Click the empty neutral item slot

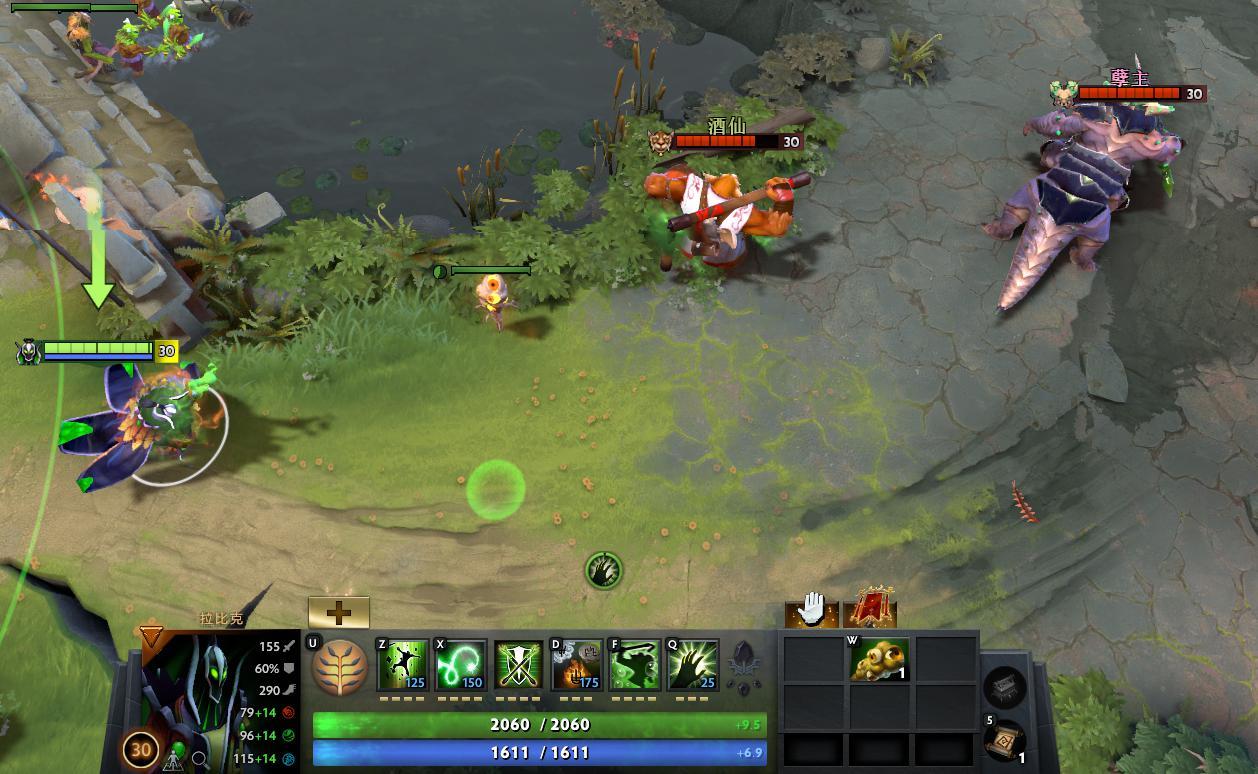[1004, 688]
